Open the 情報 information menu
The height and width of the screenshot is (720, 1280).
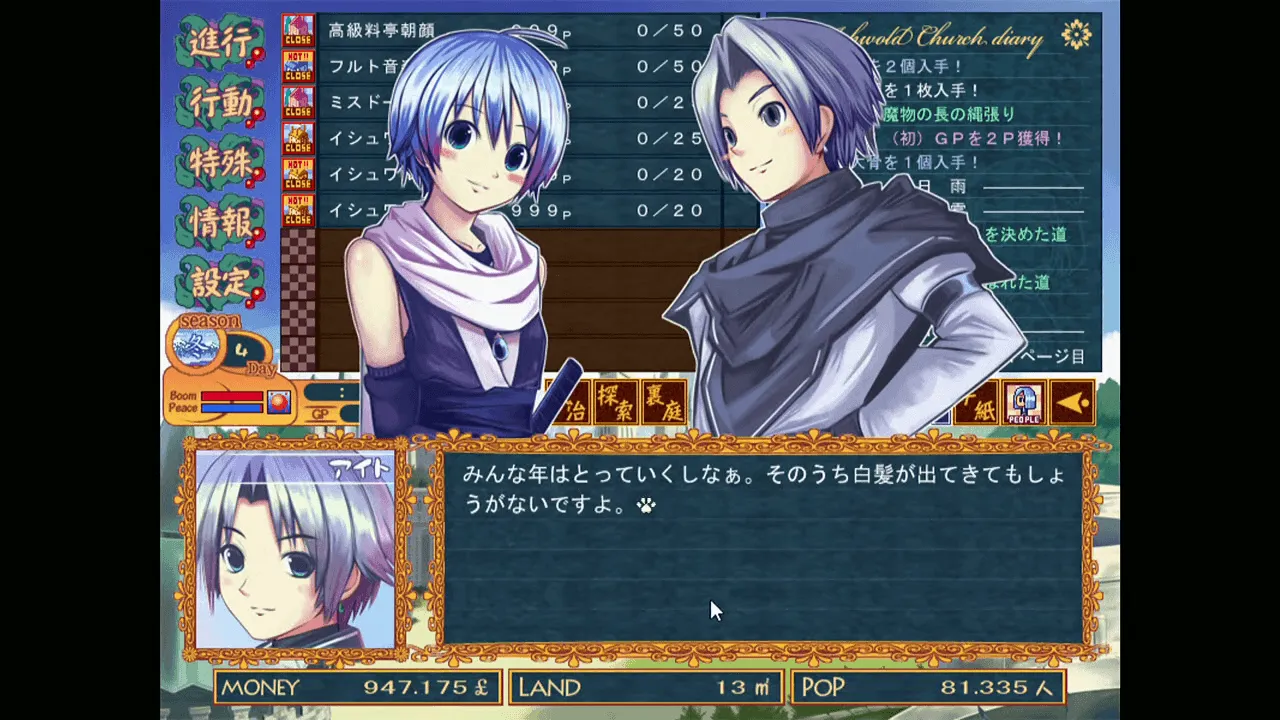219,222
